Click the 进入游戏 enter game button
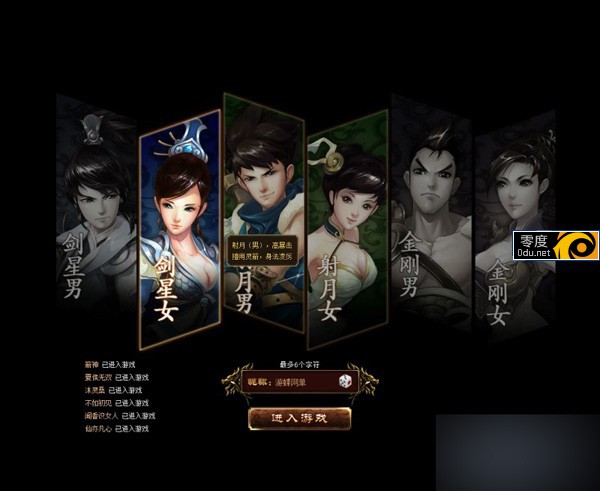The width and height of the screenshot is (600, 491). [300, 418]
